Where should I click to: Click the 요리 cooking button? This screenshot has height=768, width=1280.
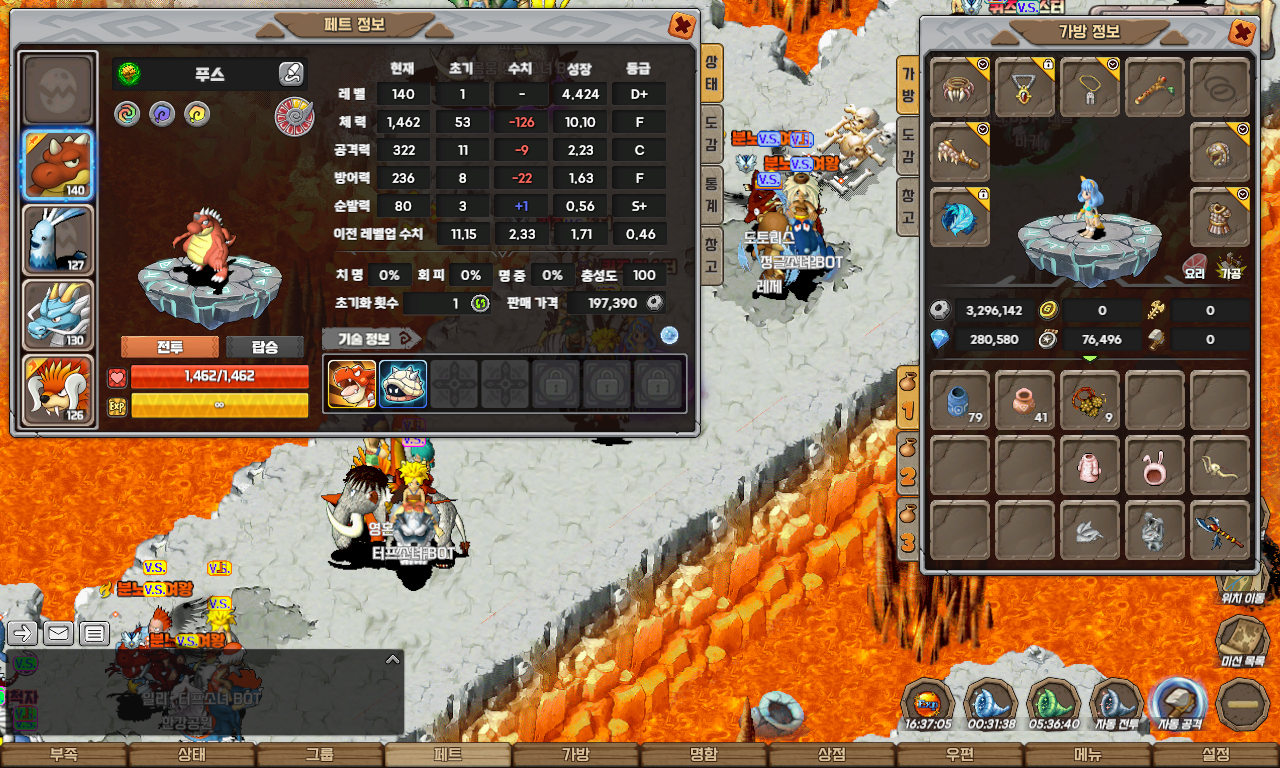(1194, 267)
